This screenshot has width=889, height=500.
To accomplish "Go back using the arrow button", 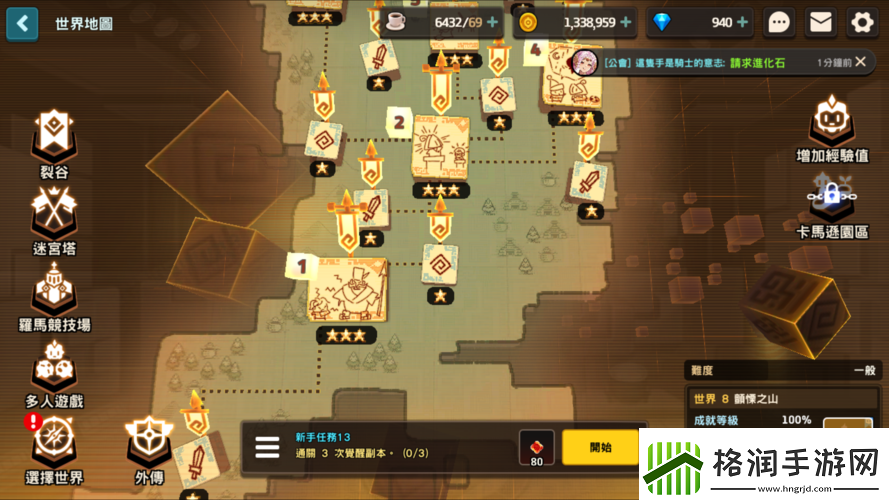I will [x=22, y=23].
